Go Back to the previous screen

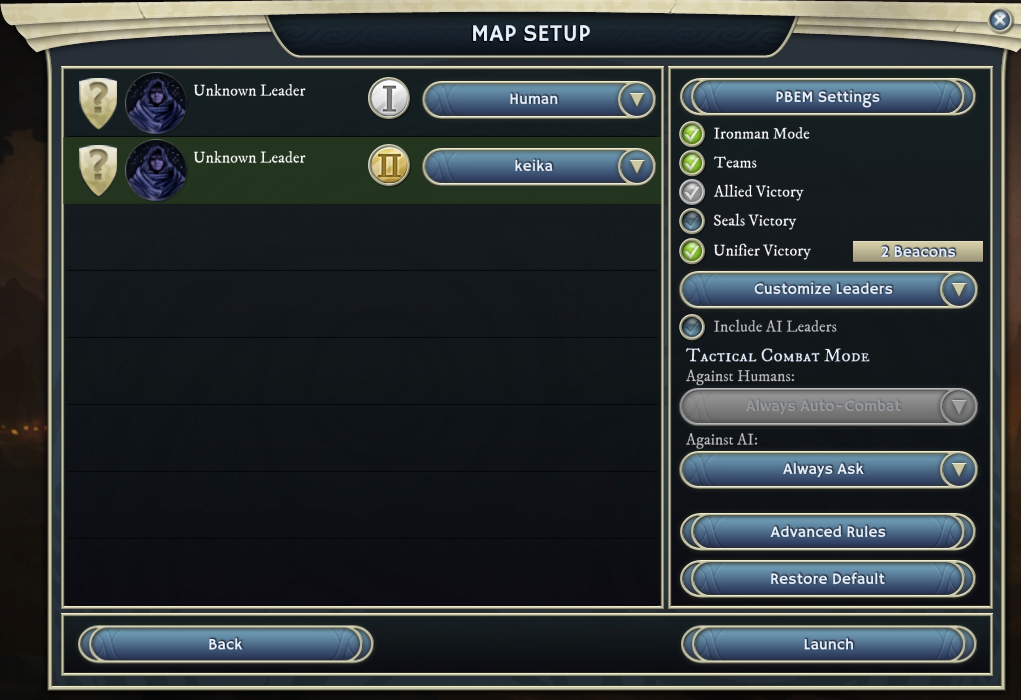pyautogui.click(x=225, y=645)
